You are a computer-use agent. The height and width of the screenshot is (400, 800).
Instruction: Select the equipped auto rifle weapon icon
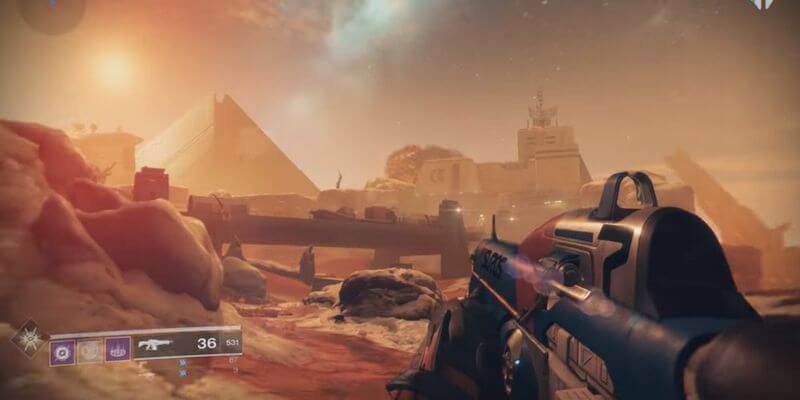(x=155, y=345)
